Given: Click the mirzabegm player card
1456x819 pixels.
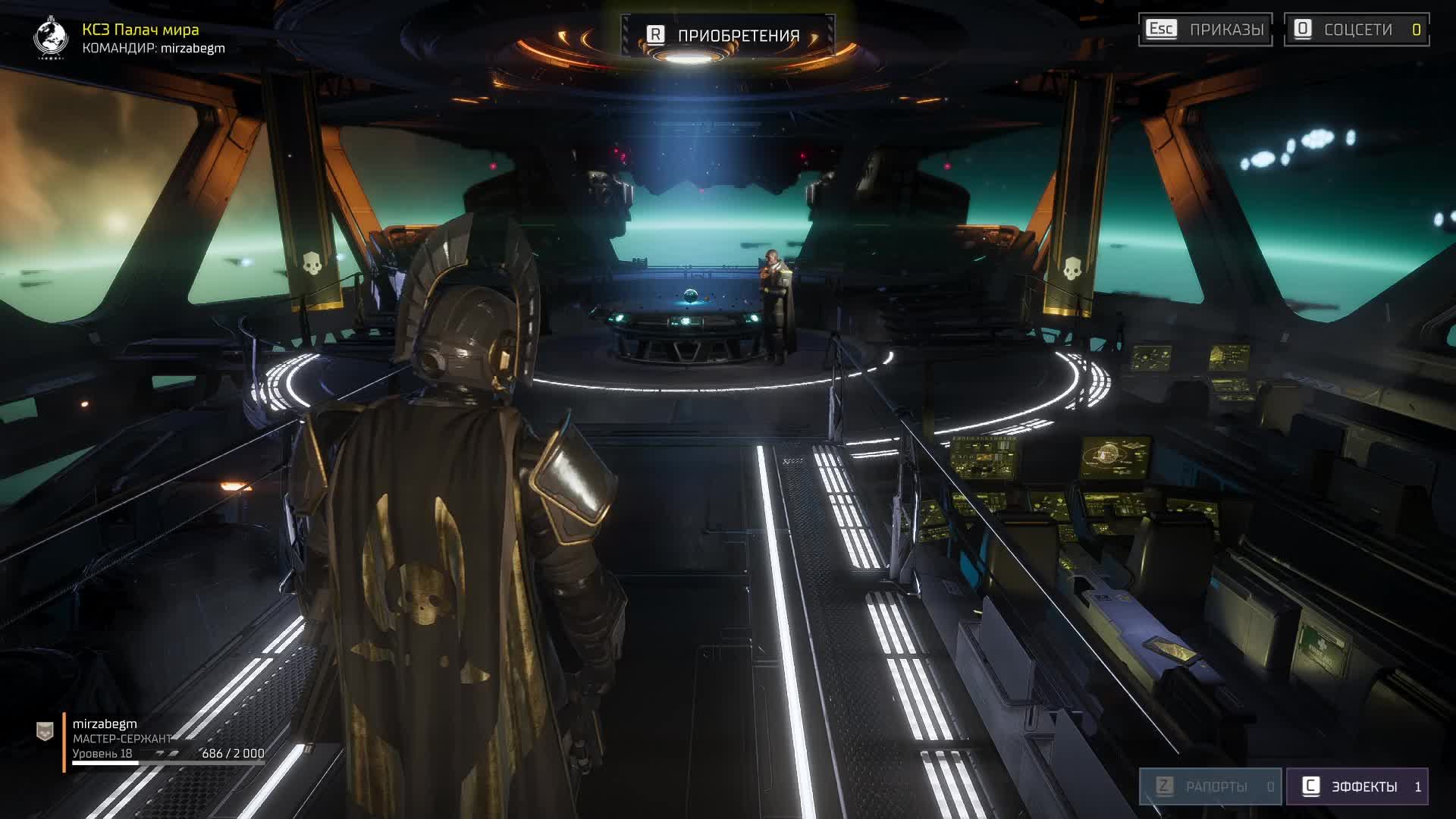Looking at the screenshot, I should [x=152, y=739].
